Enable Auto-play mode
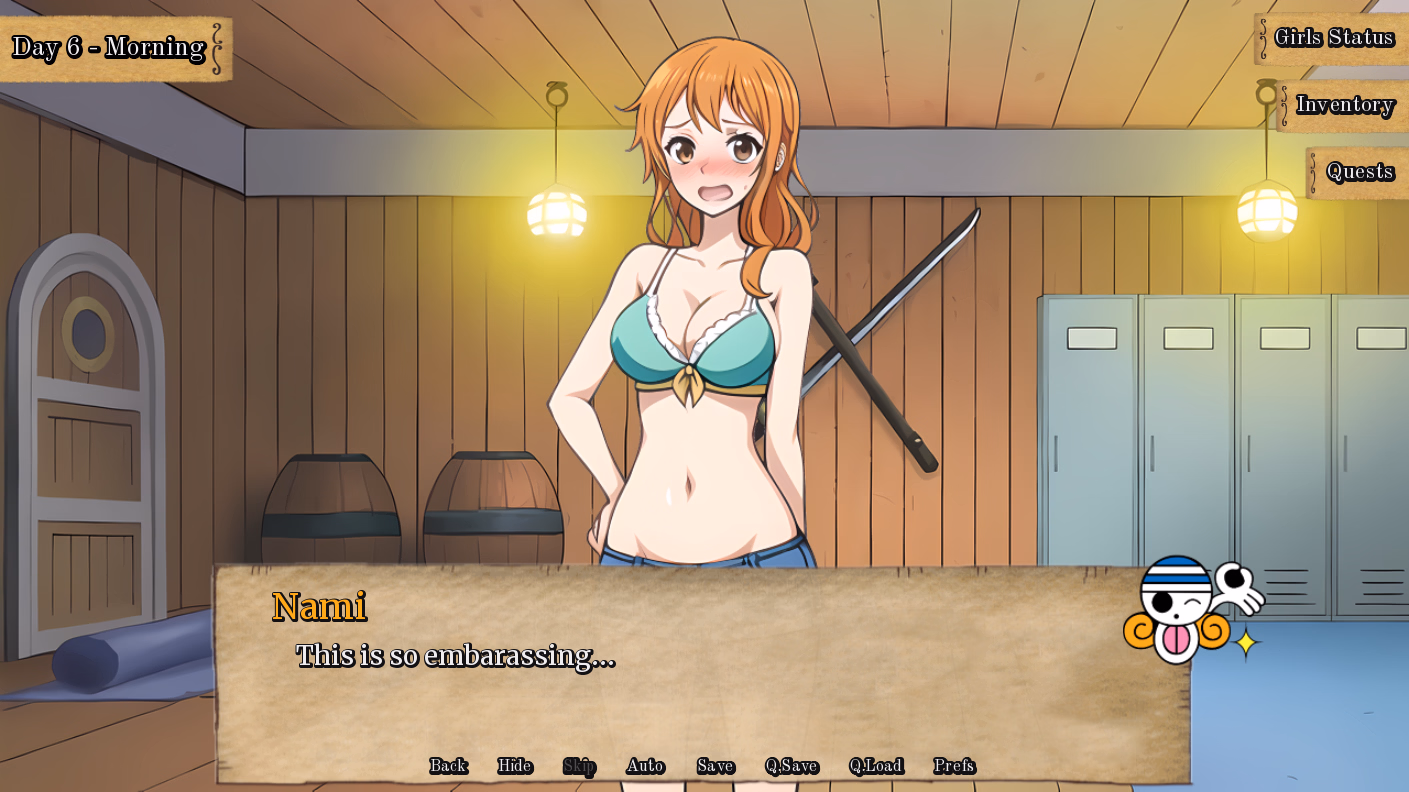Viewport: 1409px width, 792px height. [x=646, y=766]
